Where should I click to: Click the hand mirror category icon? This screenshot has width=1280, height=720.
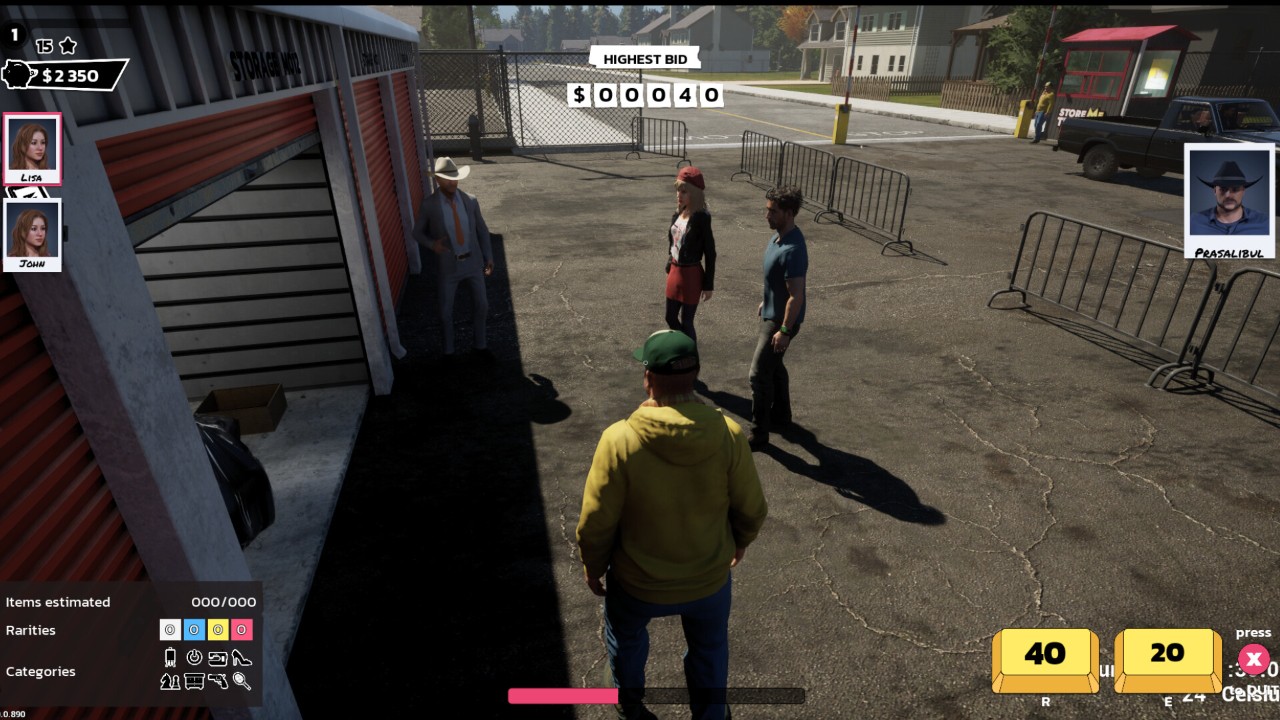pos(242,681)
